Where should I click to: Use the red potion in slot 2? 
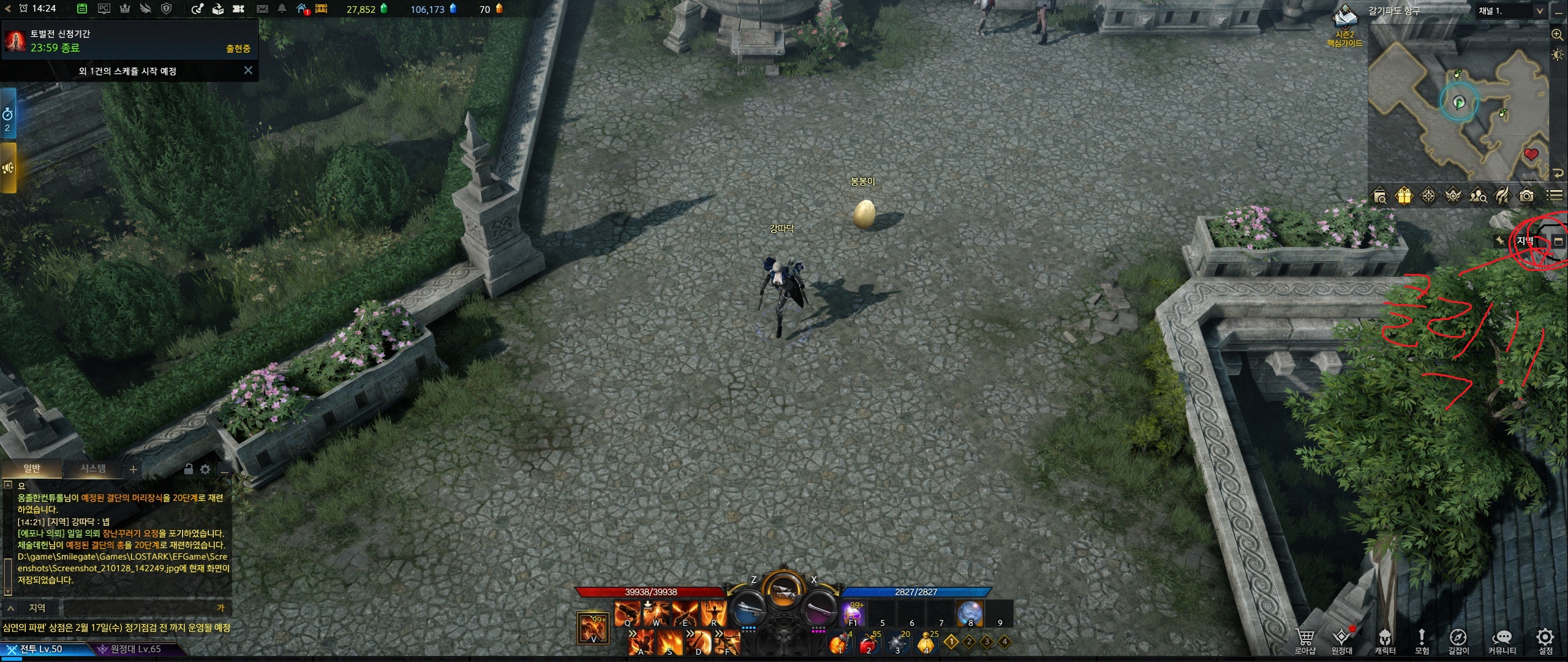click(867, 644)
